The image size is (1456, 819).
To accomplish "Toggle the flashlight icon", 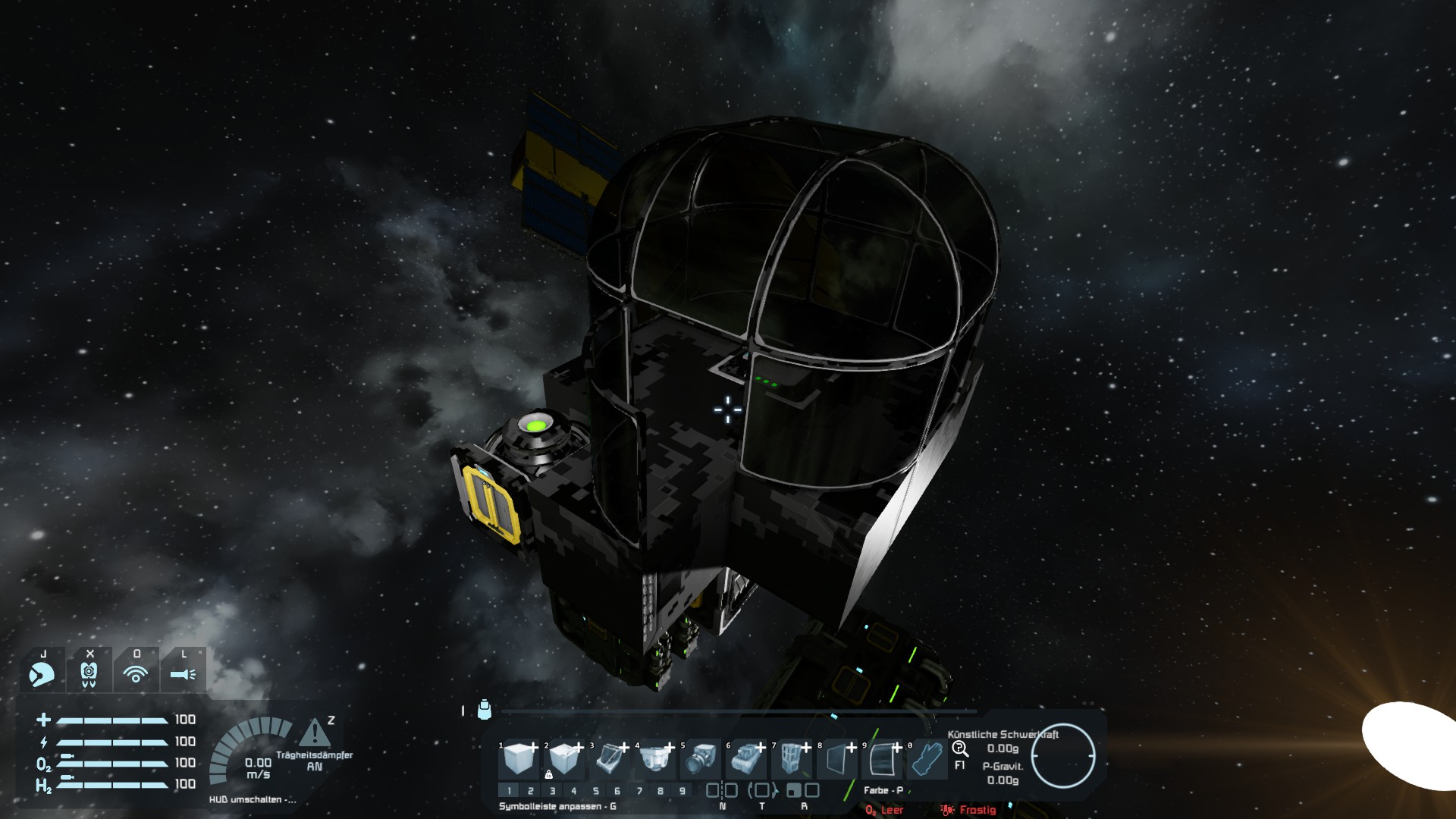I will point(183,673).
